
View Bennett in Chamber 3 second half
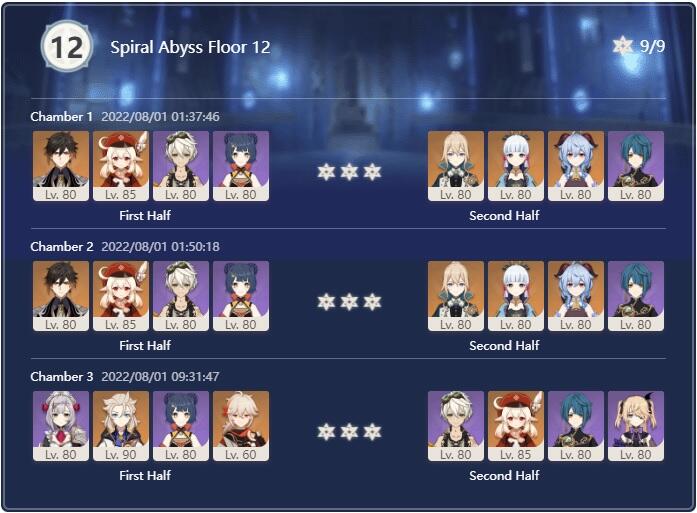coord(456,424)
